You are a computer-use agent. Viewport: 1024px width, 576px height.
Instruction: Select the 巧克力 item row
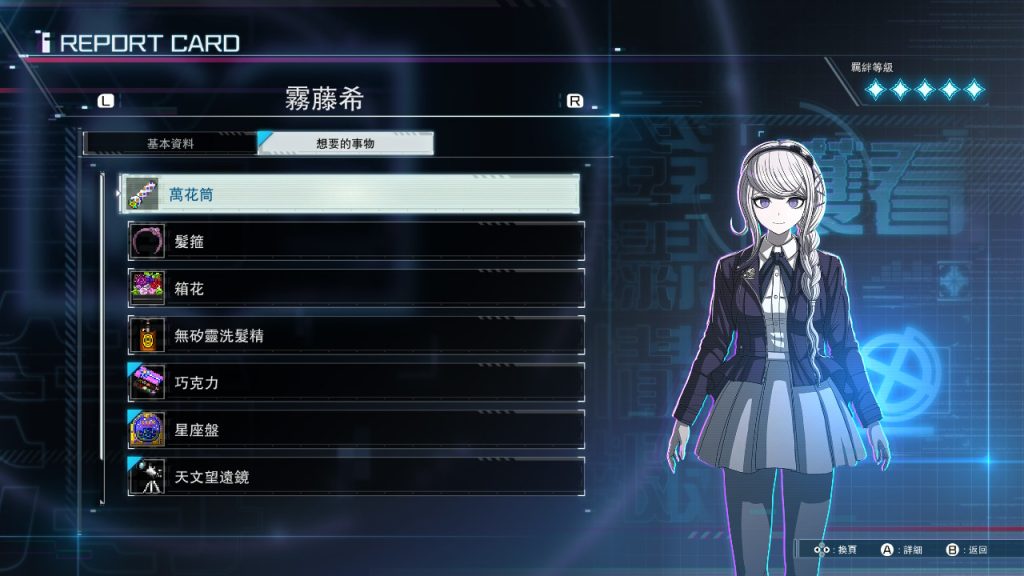click(x=355, y=382)
